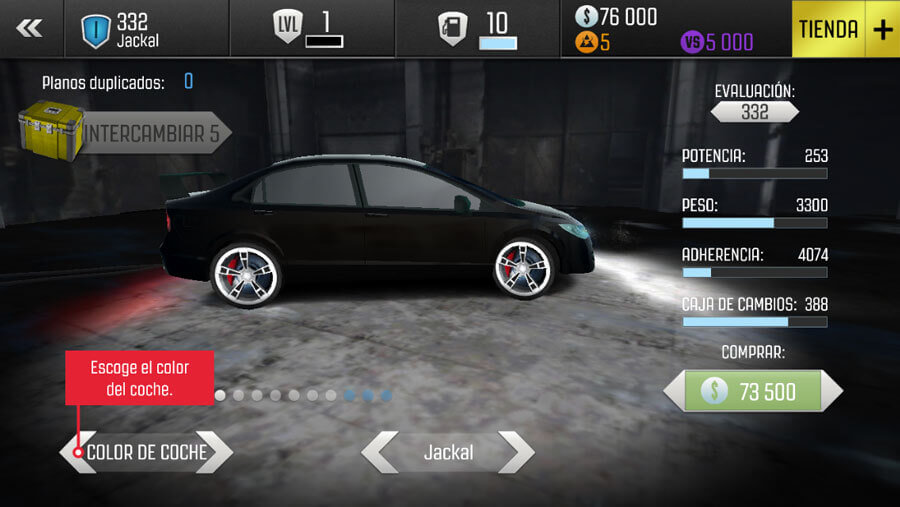Switch to the previous car color

coord(71,452)
